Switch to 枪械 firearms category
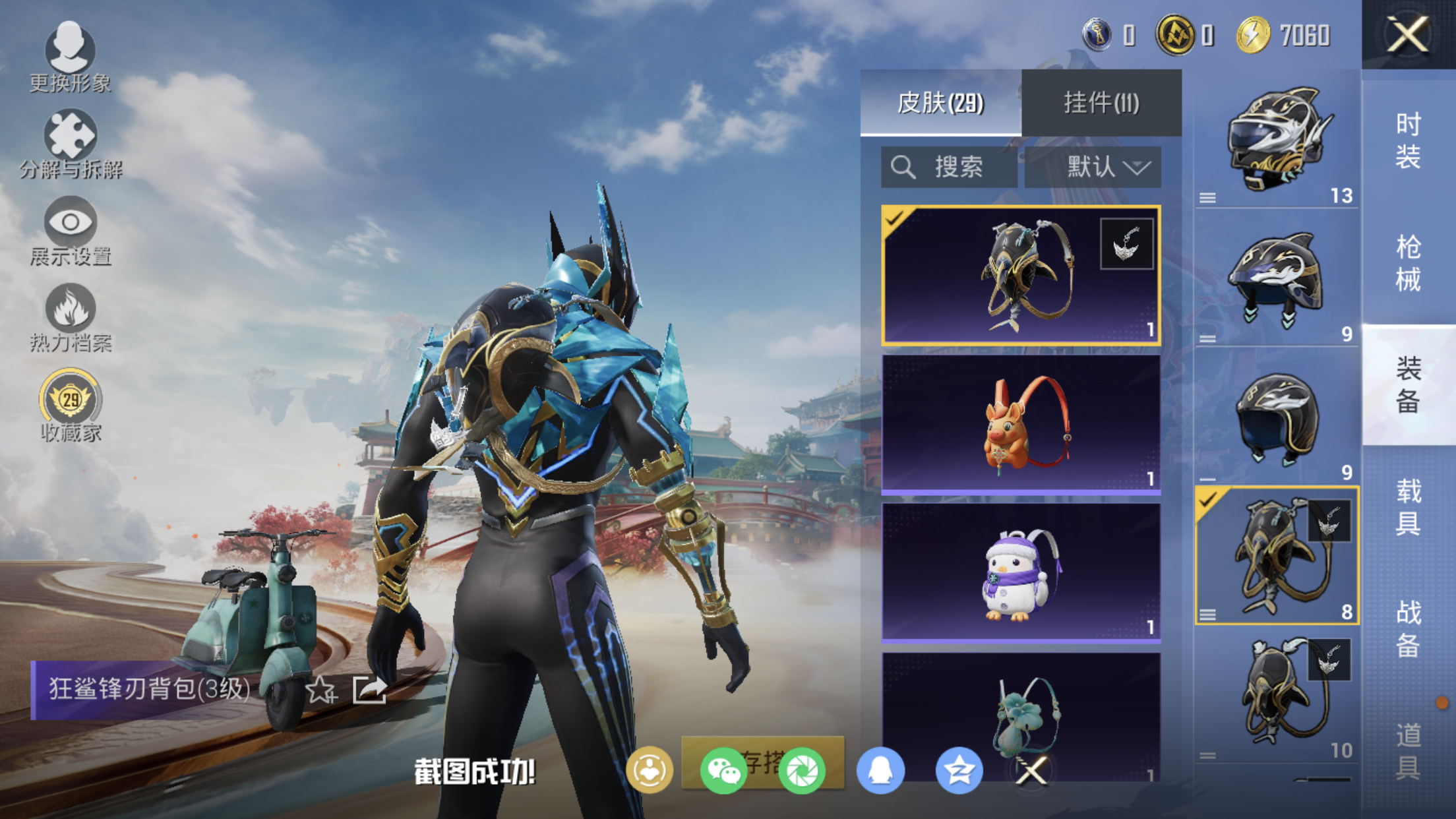The image size is (1456, 819). pyautogui.click(x=1408, y=263)
